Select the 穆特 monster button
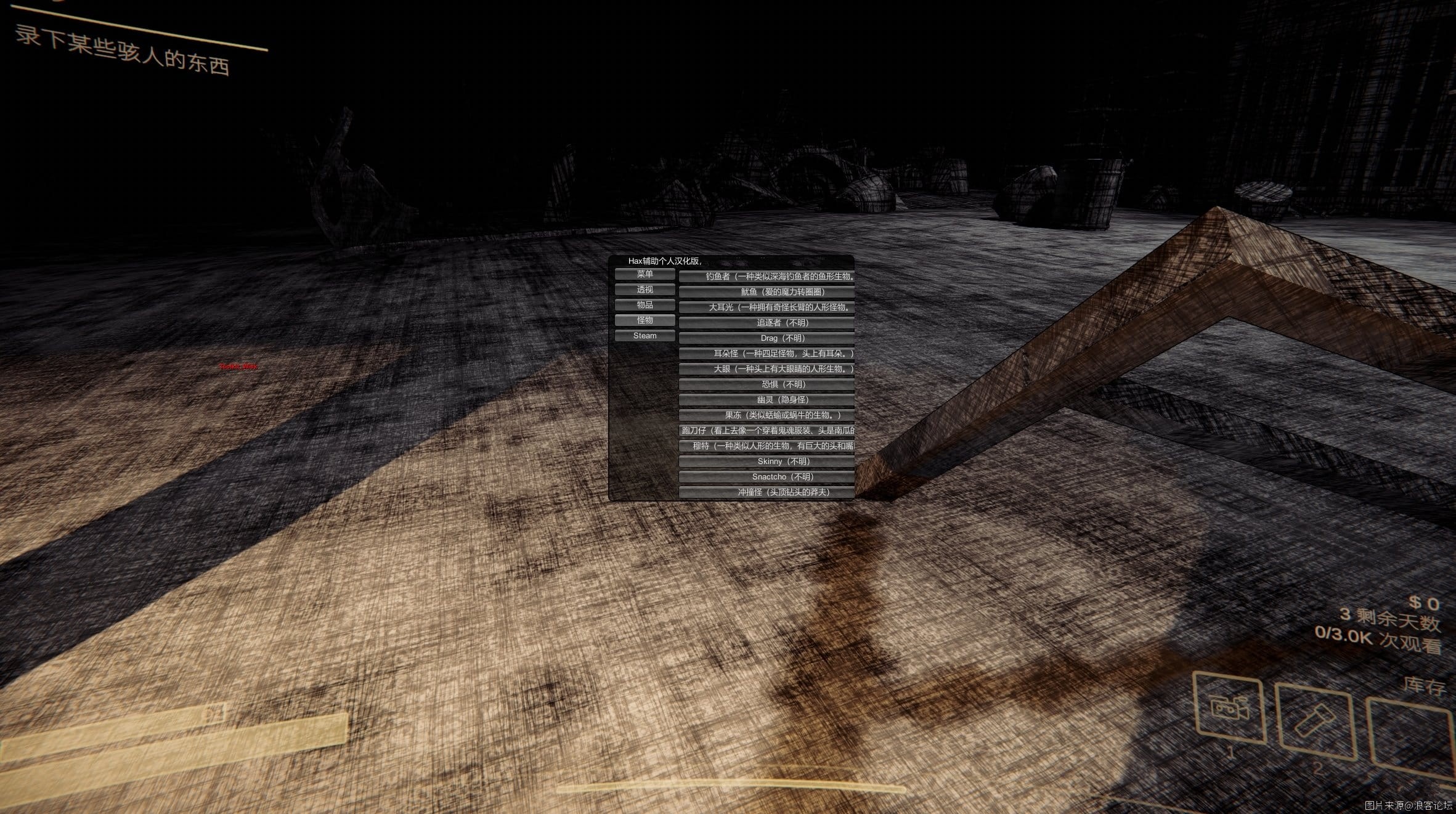 767,446
